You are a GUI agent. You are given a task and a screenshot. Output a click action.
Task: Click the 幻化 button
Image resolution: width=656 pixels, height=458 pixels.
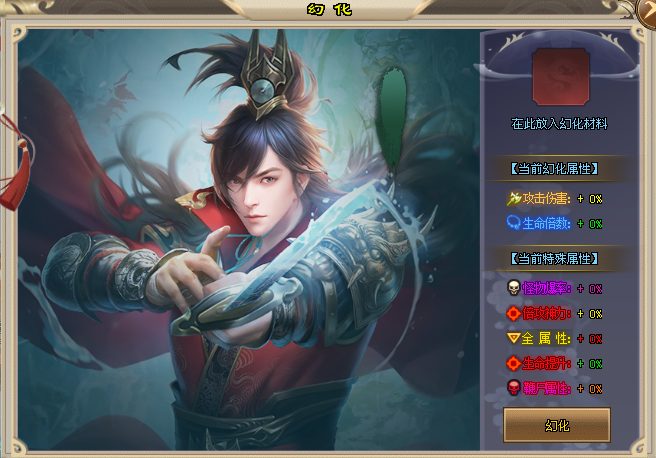pos(557,425)
